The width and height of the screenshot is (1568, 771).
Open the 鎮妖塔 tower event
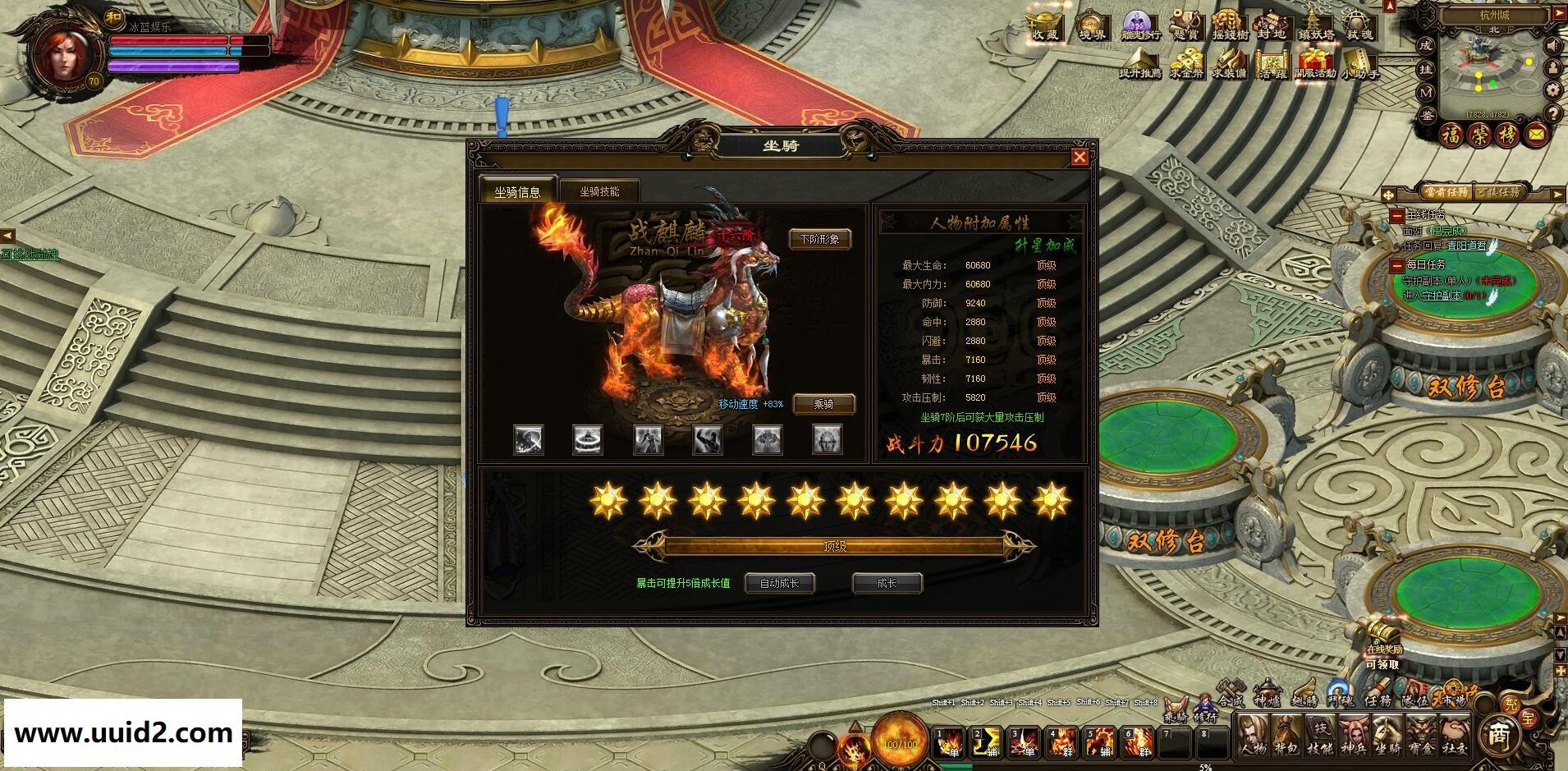tap(1315, 26)
